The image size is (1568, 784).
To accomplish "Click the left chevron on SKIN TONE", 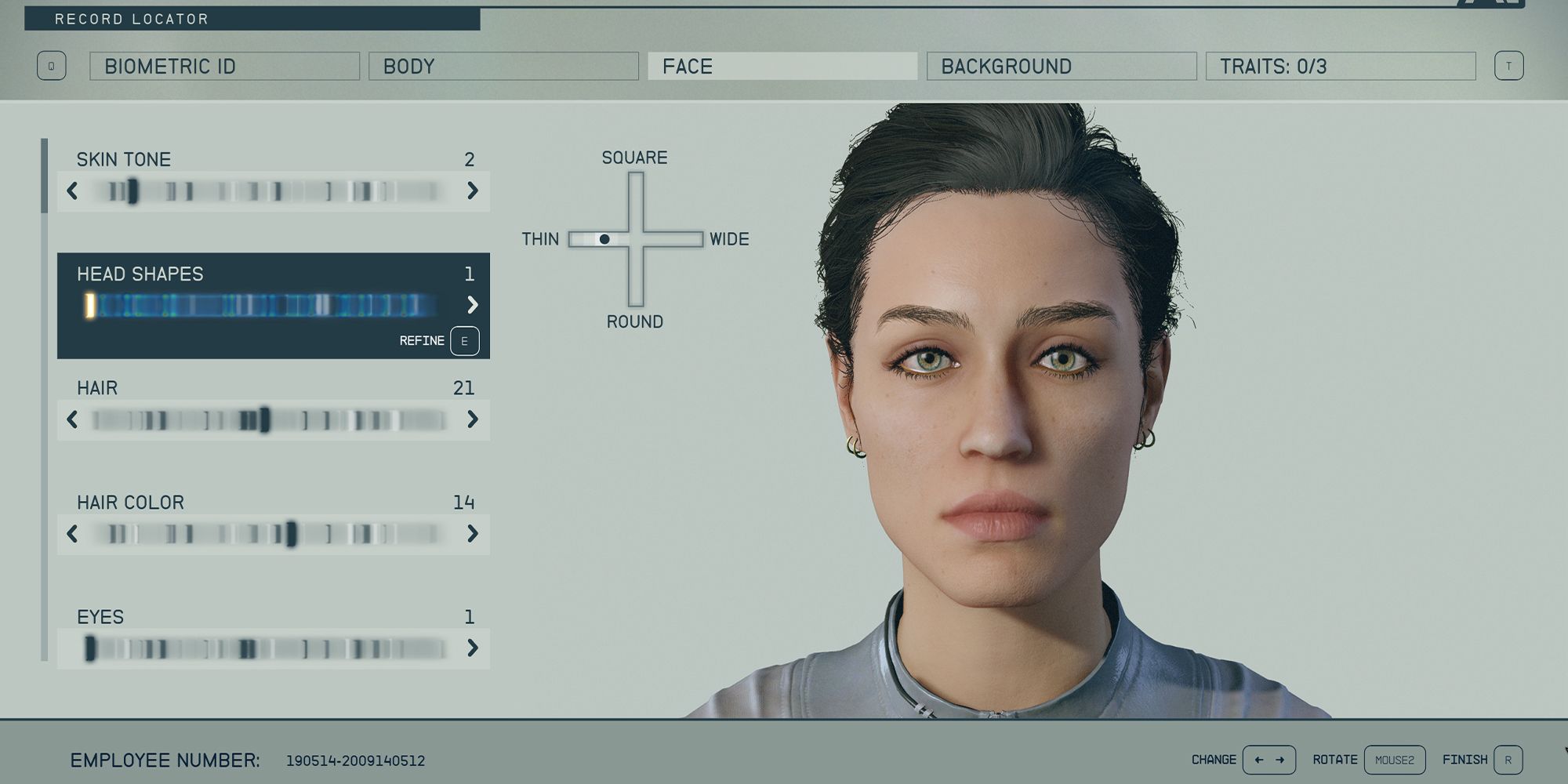I will (72, 191).
